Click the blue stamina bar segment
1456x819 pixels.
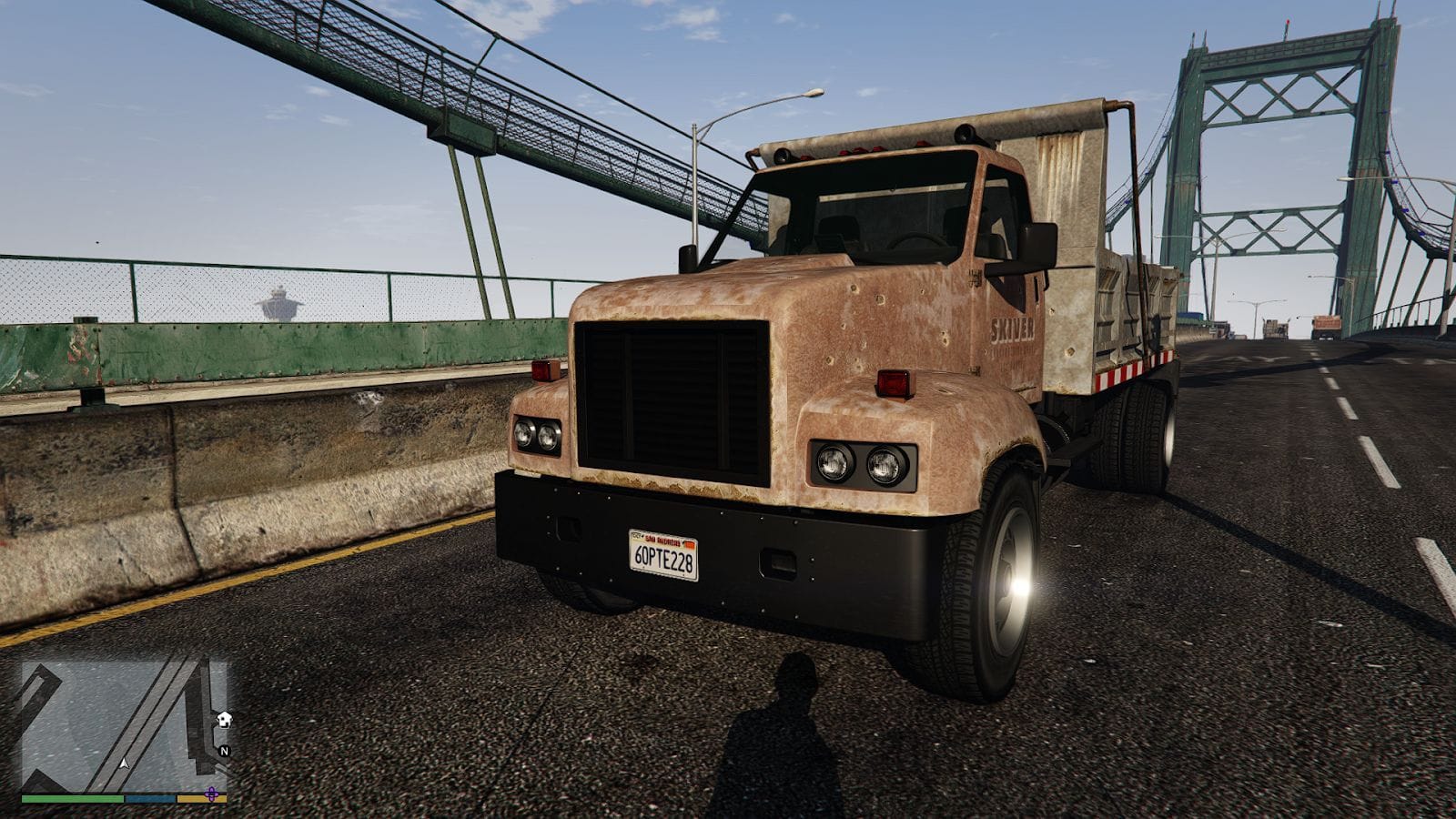point(149,798)
